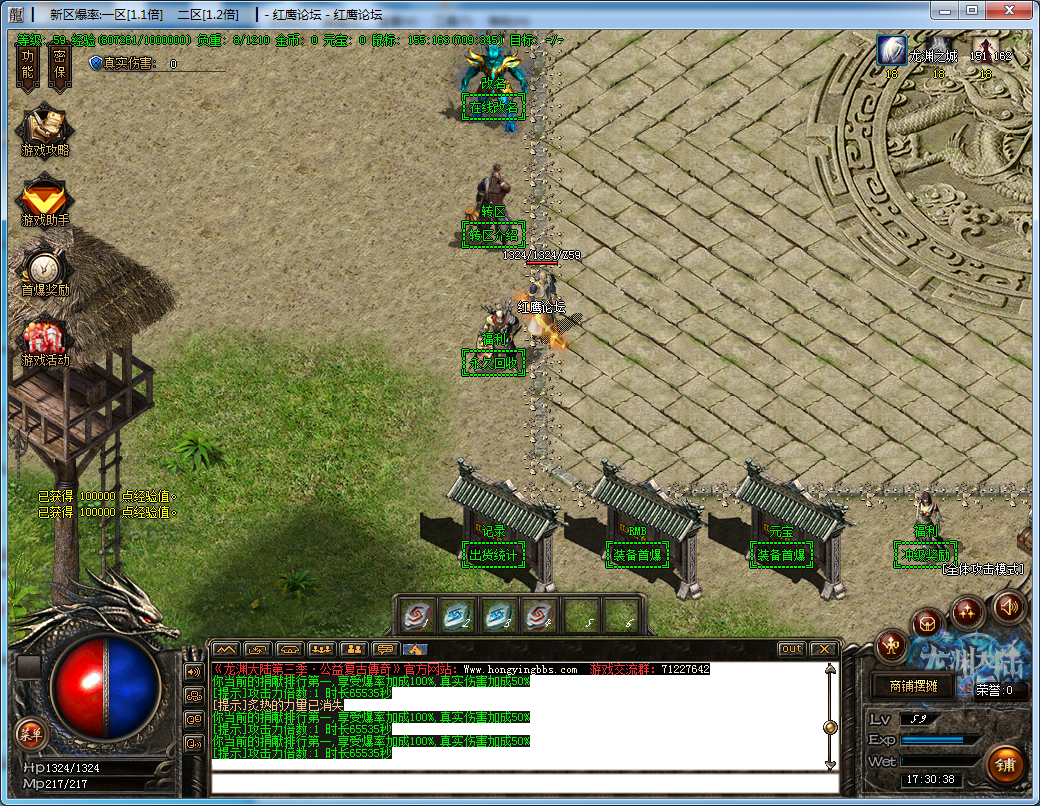Click the round 菜单 menu button
This screenshot has width=1040, height=806.
(x=29, y=734)
